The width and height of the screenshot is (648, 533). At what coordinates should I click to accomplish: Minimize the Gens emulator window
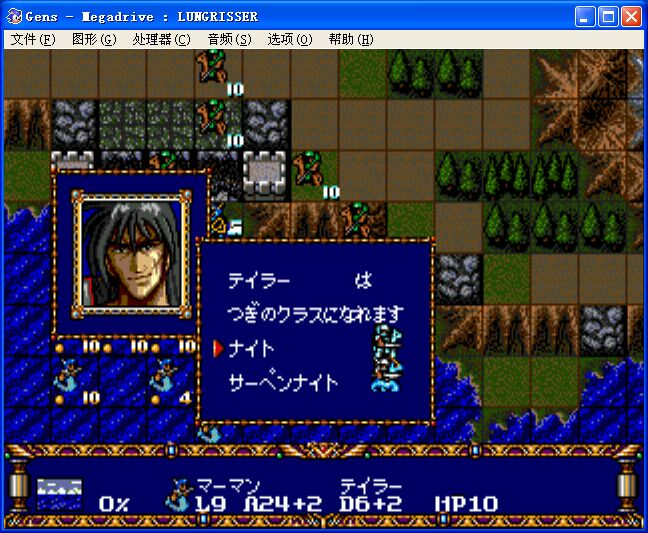pyautogui.click(x=584, y=16)
